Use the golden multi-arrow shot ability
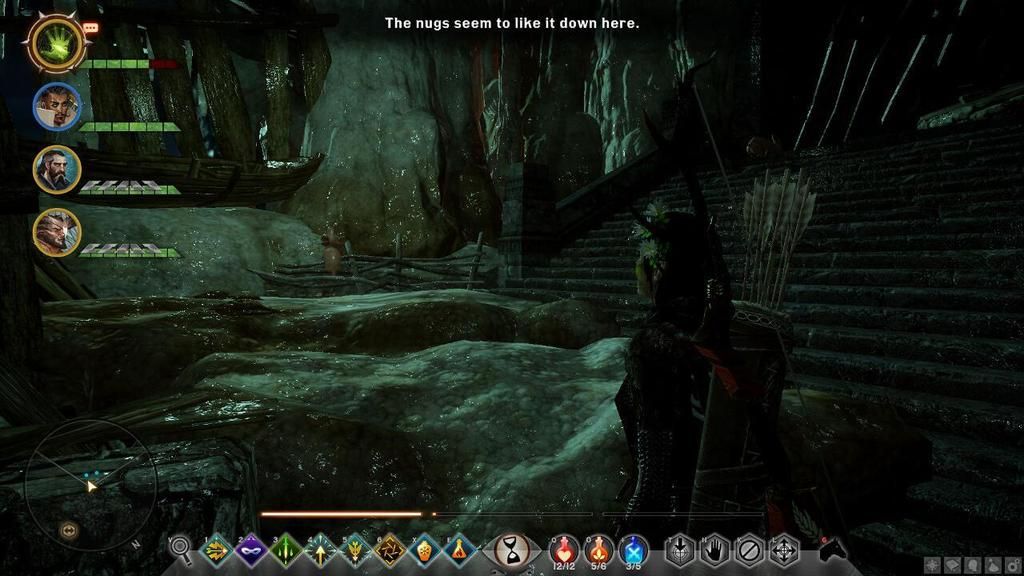Screen dimensions: 1024x576 click(x=216, y=549)
